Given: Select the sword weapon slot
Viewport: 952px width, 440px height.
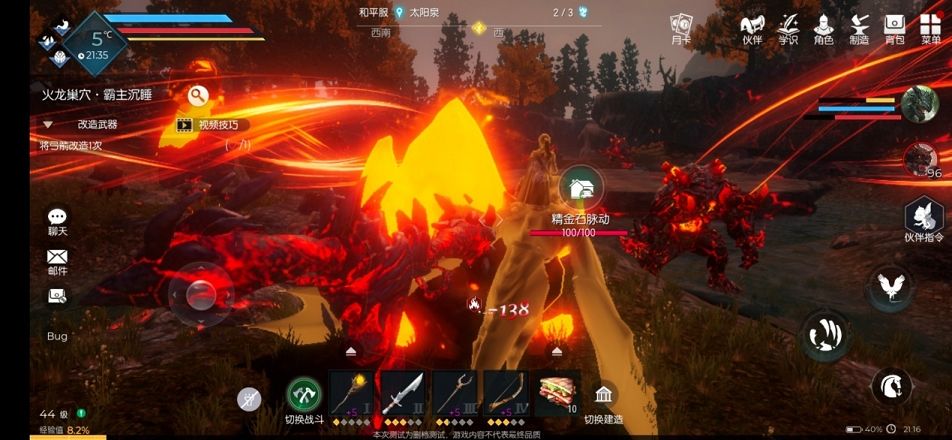Looking at the screenshot, I should 403,393.
